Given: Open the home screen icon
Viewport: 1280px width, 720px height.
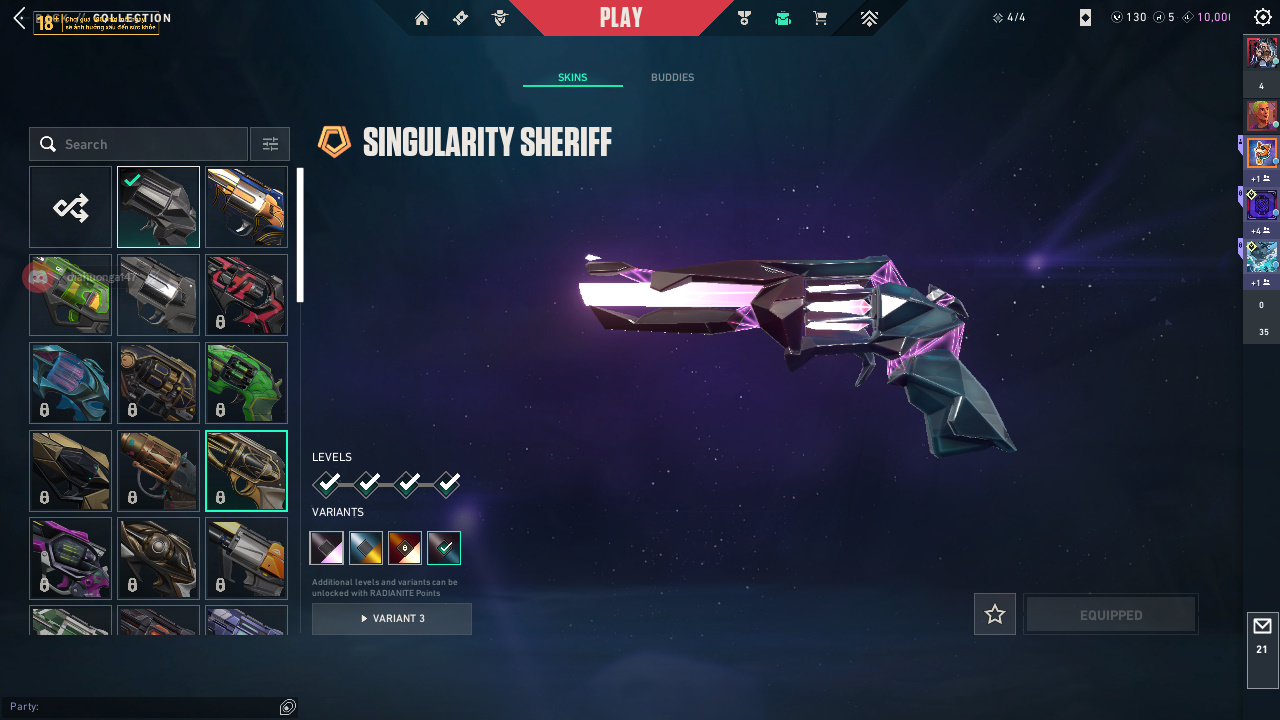Looking at the screenshot, I should [422, 18].
